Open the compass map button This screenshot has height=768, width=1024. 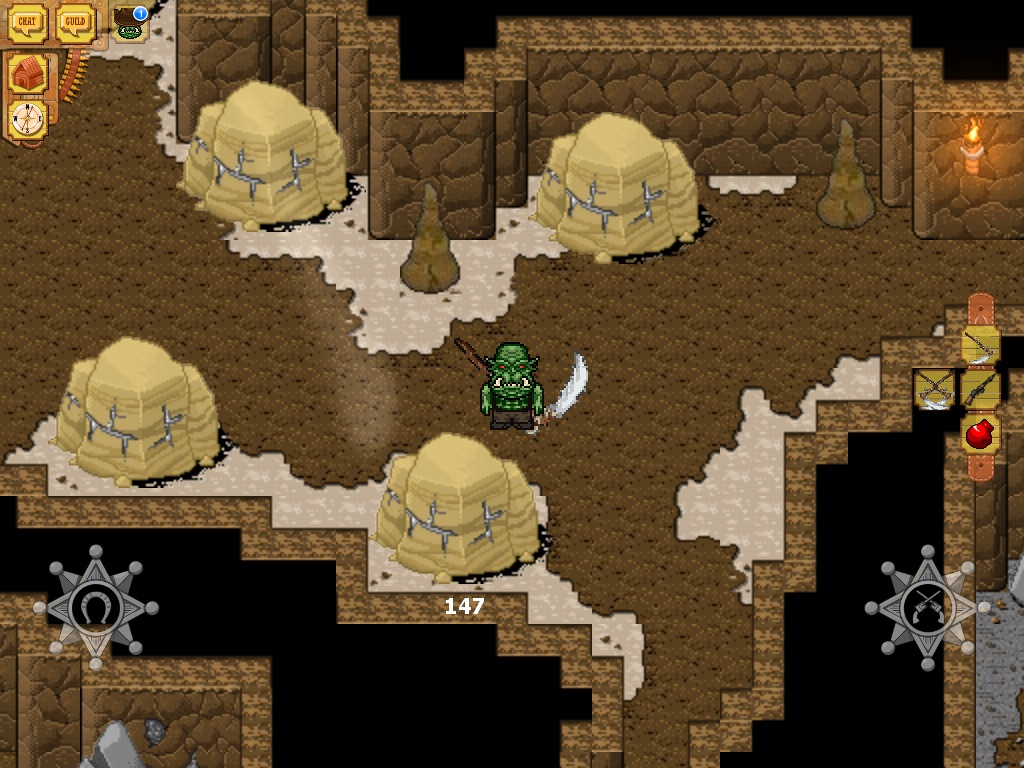tap(28, 119)
